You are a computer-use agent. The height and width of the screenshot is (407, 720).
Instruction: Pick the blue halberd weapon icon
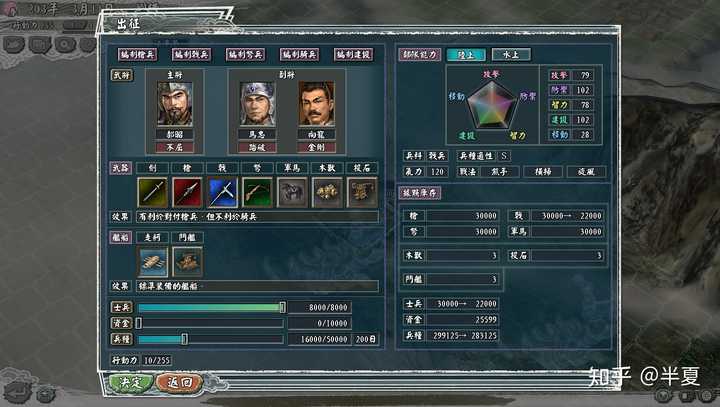(x=222, y=192)
